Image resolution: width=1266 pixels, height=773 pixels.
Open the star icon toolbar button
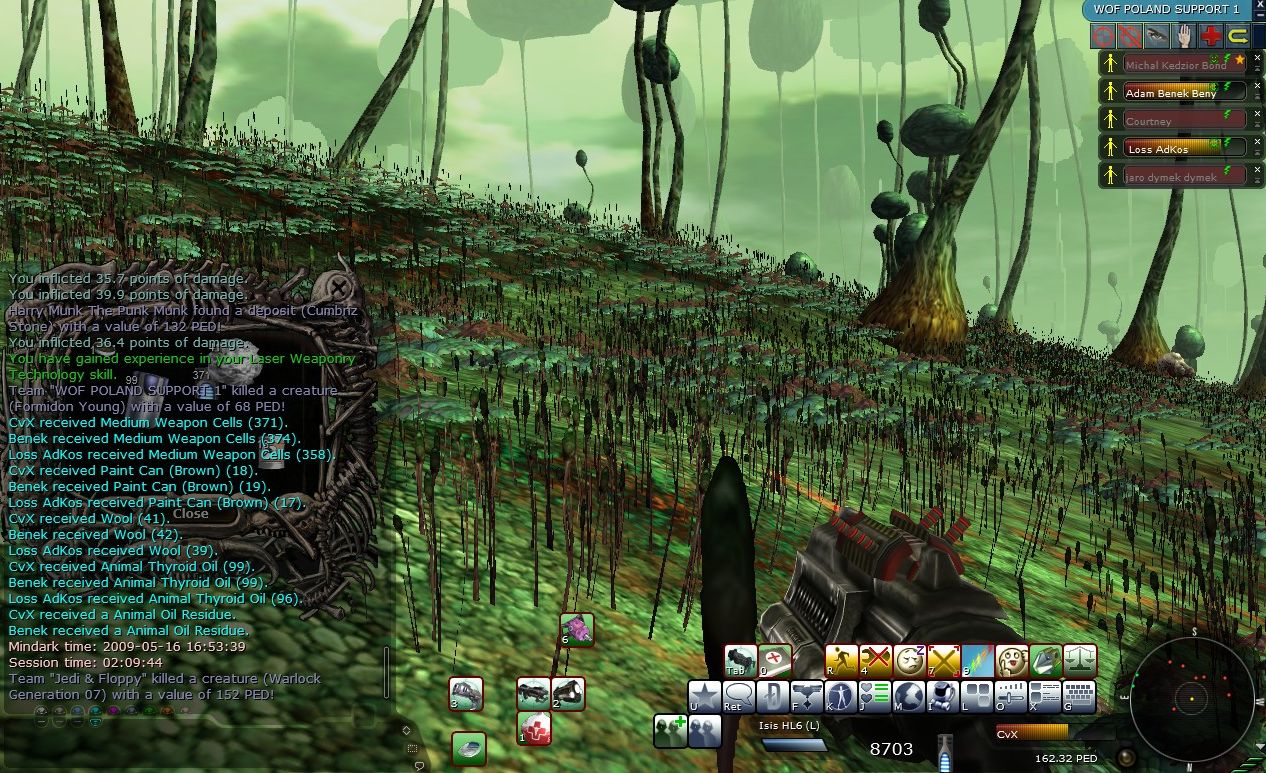pyautogui.click(x=705, y=697)
